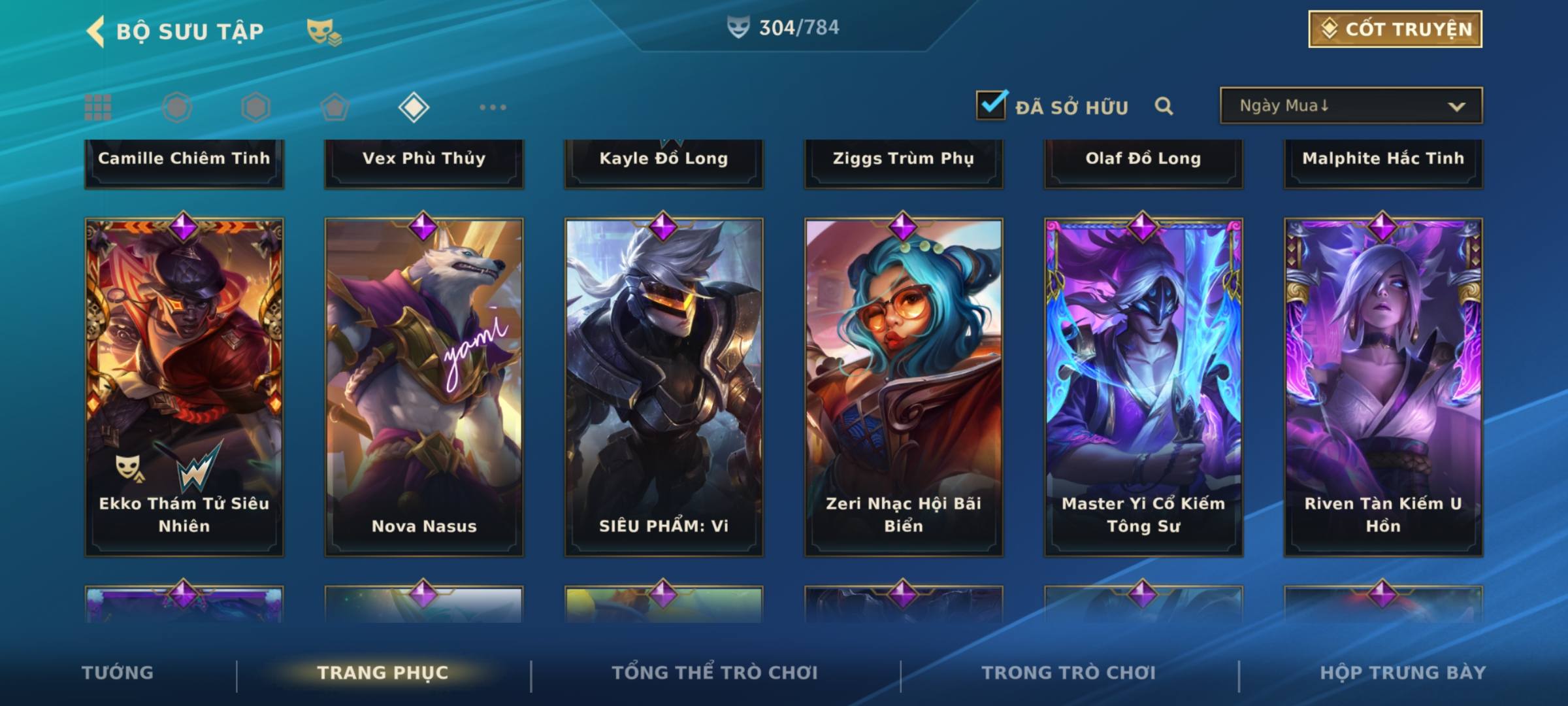Image resolution: width=1568 pixels, height=706 pixels.
Task: Open the Trong Trò Chơi tab
Action: [1069, 673]
